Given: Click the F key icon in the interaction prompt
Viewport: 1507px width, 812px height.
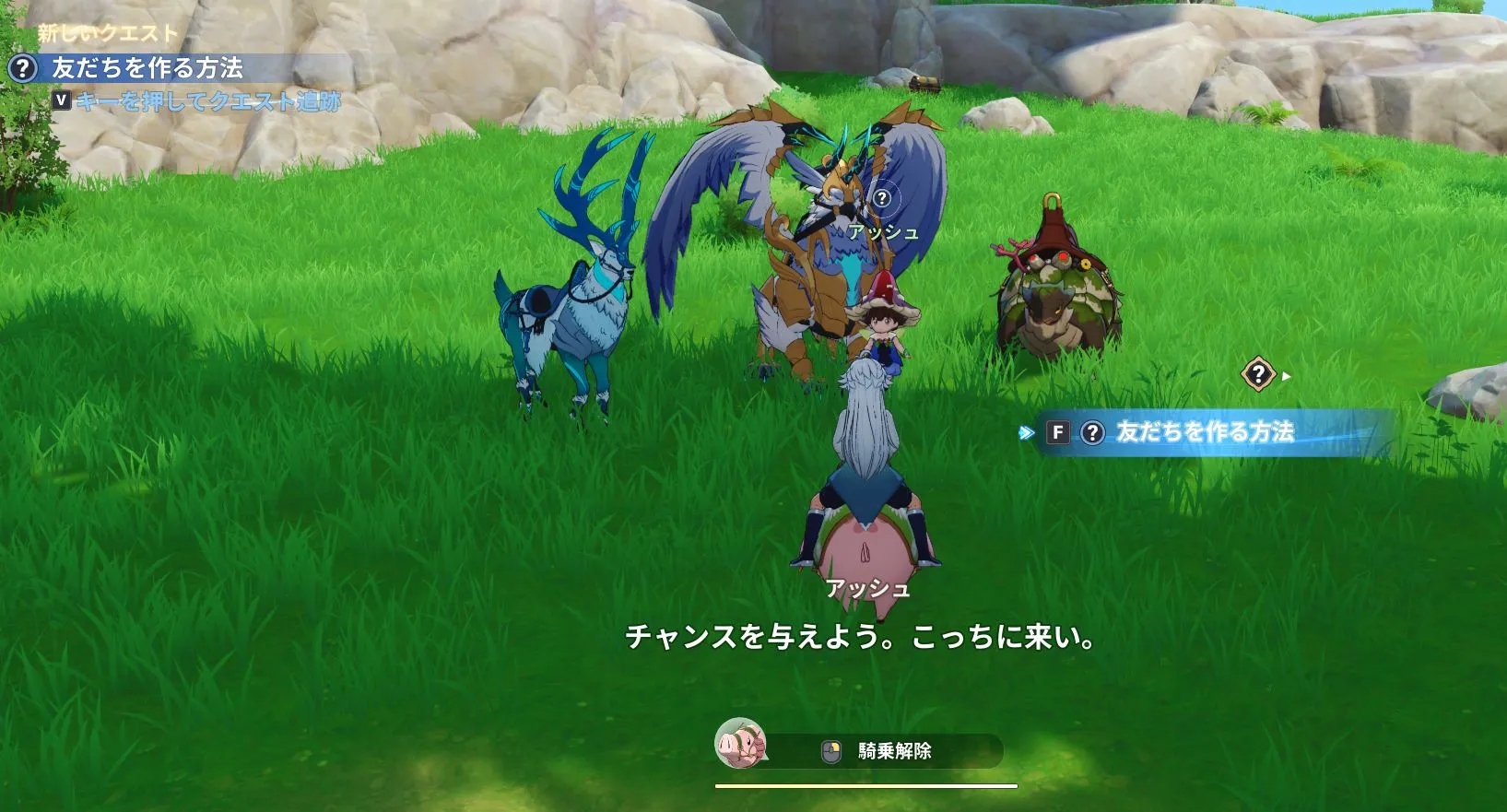Looking at the screenshot, I should (x=1057, y=430).
